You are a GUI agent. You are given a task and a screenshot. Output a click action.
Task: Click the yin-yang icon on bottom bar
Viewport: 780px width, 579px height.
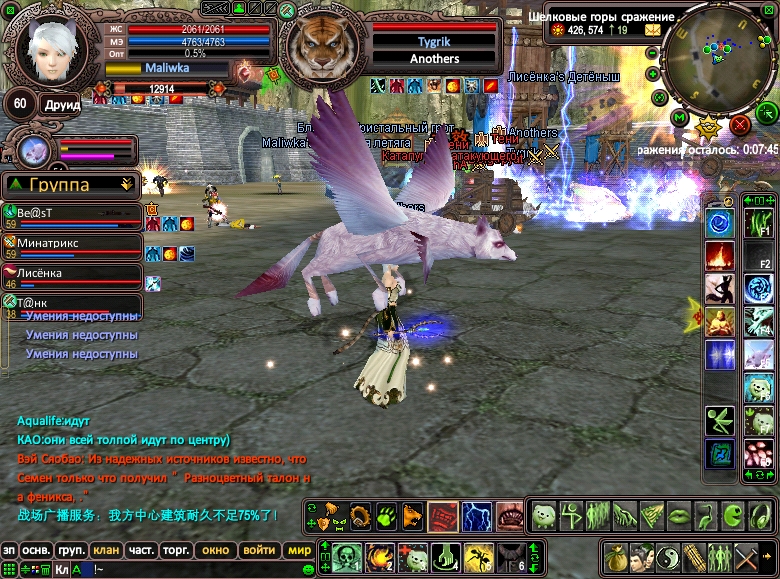tap(667, 556)
